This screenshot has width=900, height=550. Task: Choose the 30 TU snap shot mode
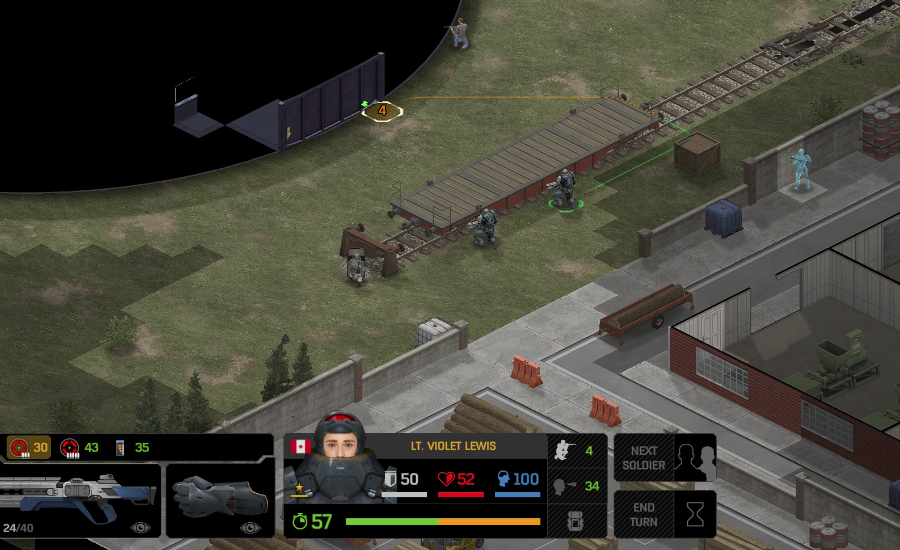(x=28, y=447)
